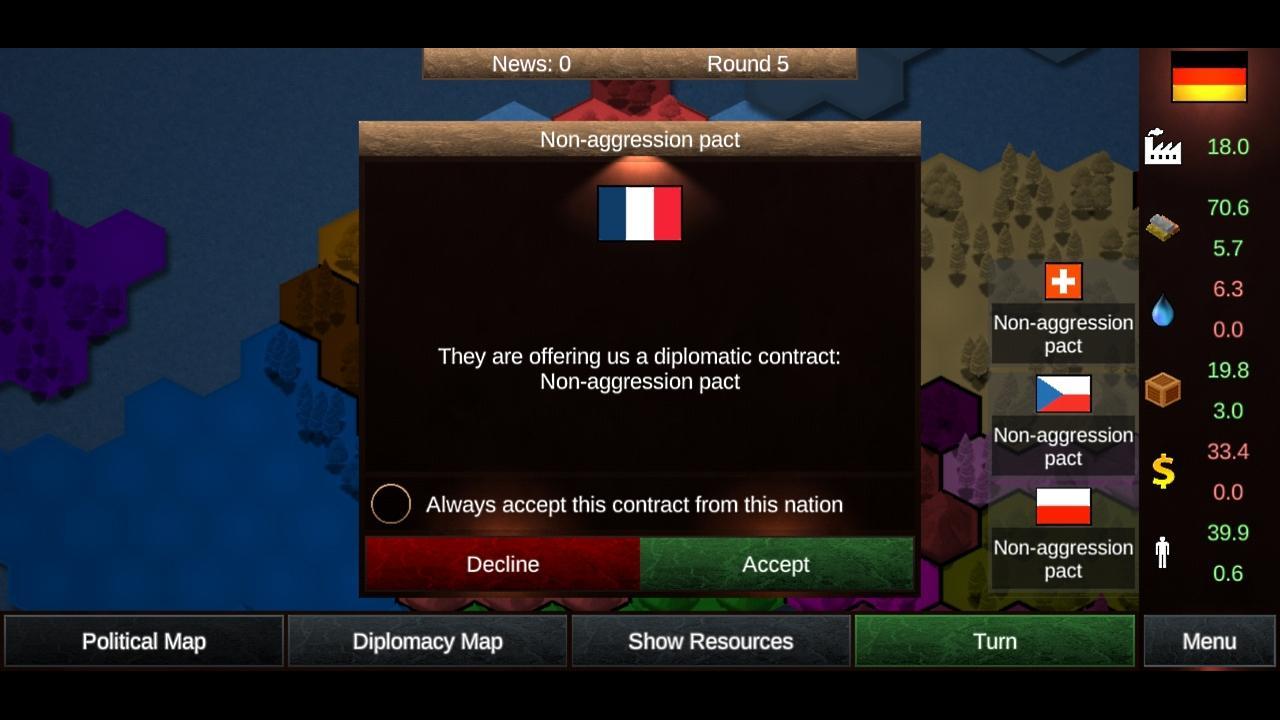Screen dimensions: 1280x720
Task: Select the Polish flag notification icon
Action: 1063,507
